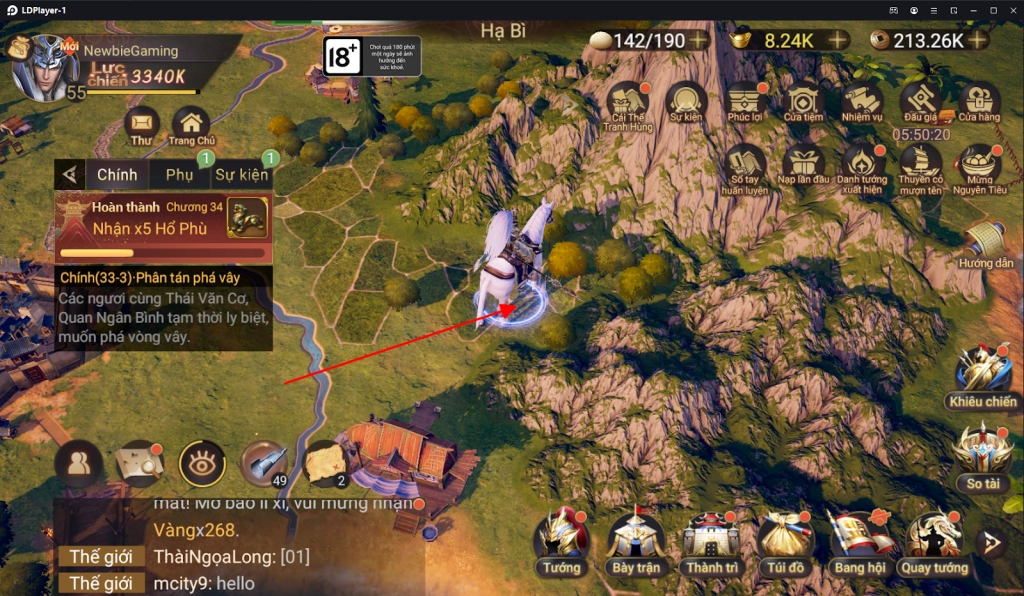Image resolution: width=1024 pixels, height=596 pixels.
Task: Open the Nhiệm vụ missions icon
Action: [x=862, y=101]
